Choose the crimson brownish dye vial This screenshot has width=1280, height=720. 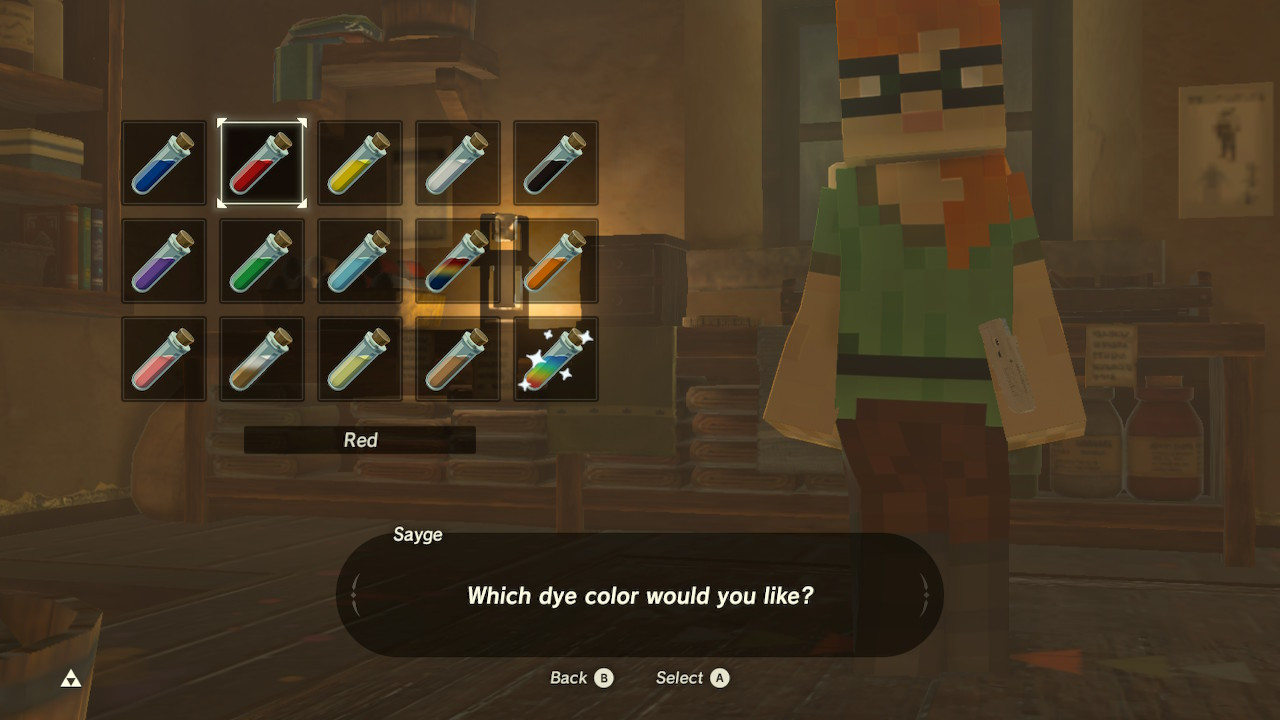coord(261,359)
